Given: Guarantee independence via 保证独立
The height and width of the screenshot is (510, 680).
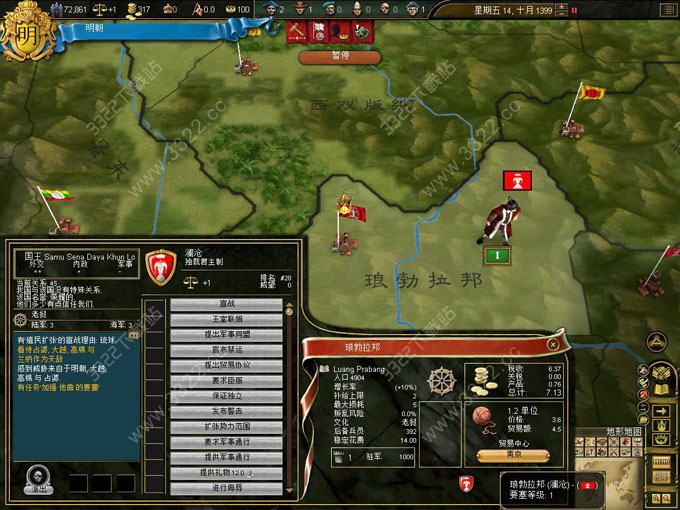Looking at the screenshot, I should pos(226,396).
